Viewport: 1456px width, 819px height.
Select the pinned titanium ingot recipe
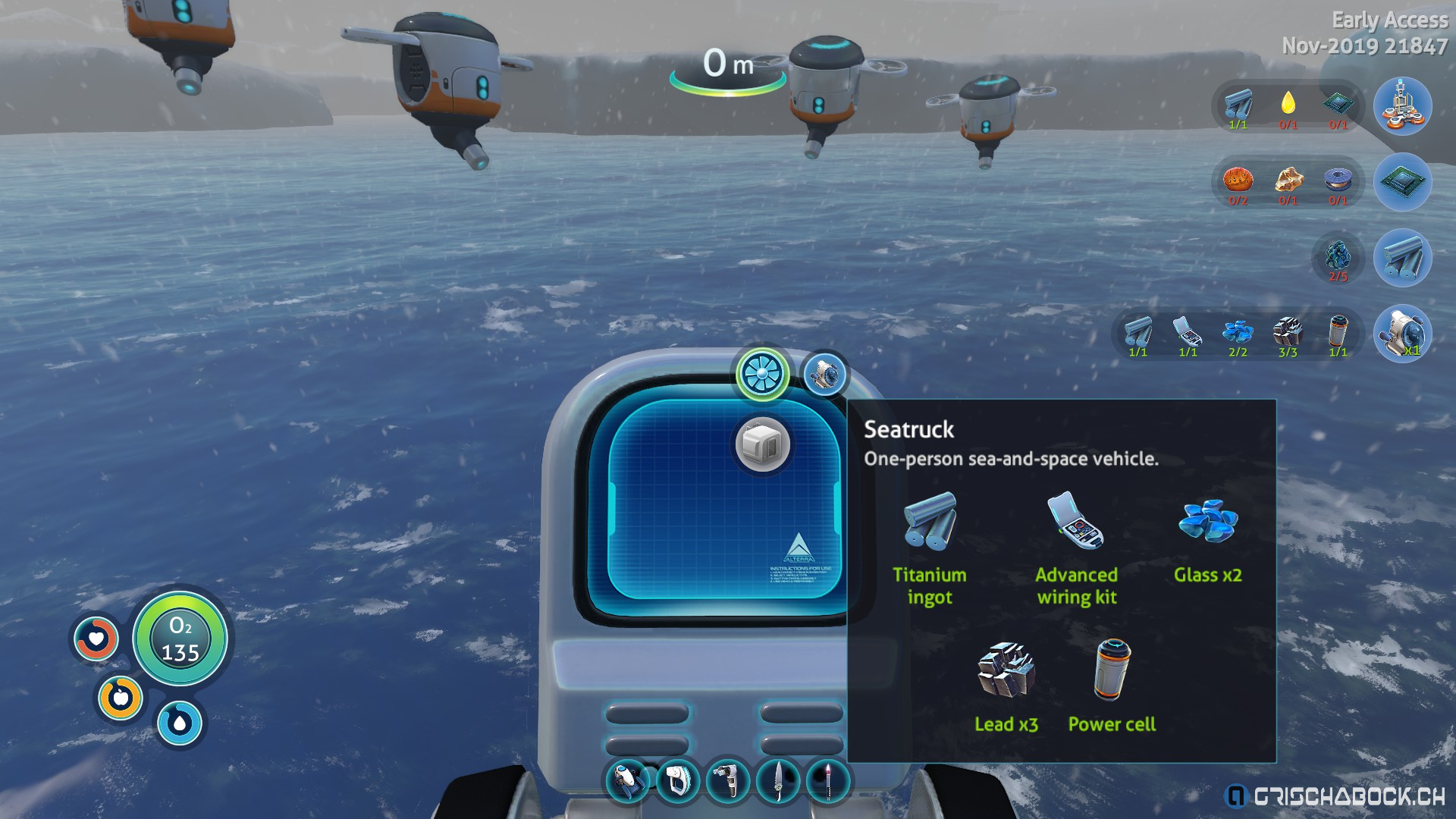1402,259
